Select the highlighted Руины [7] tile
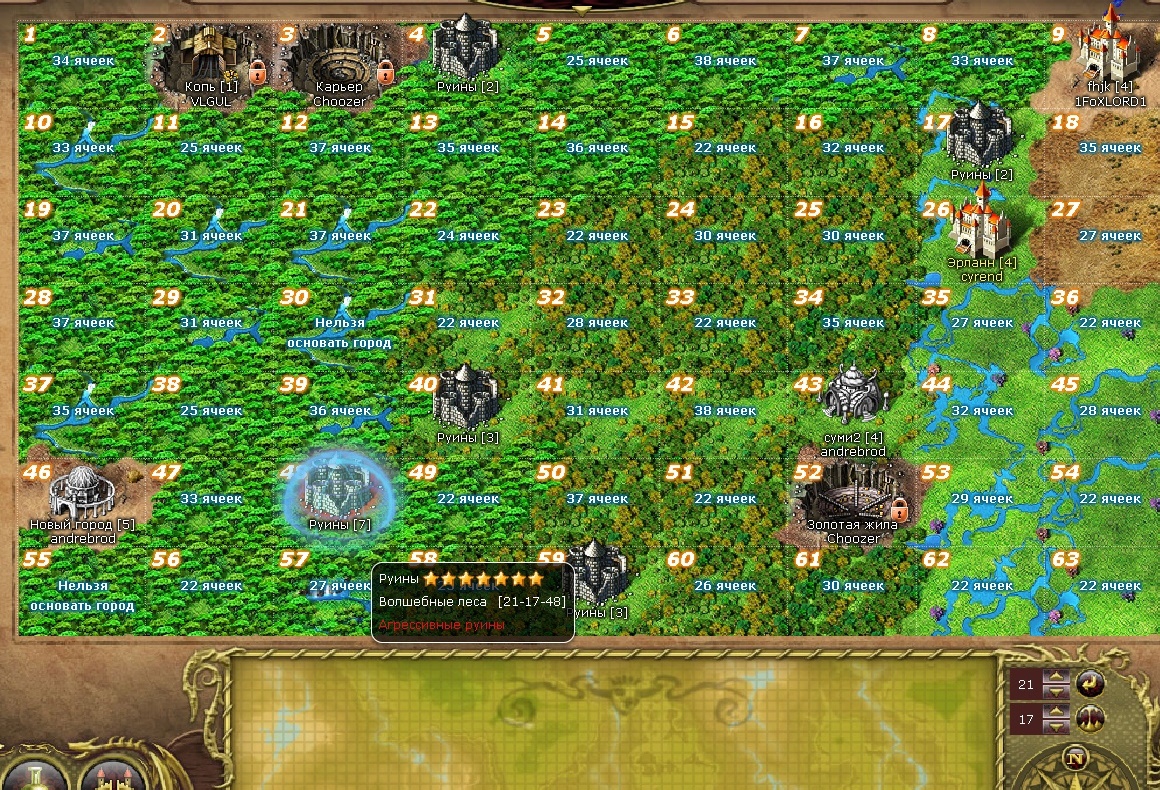Screen dimensions: 1160x790 coord(340,492)
